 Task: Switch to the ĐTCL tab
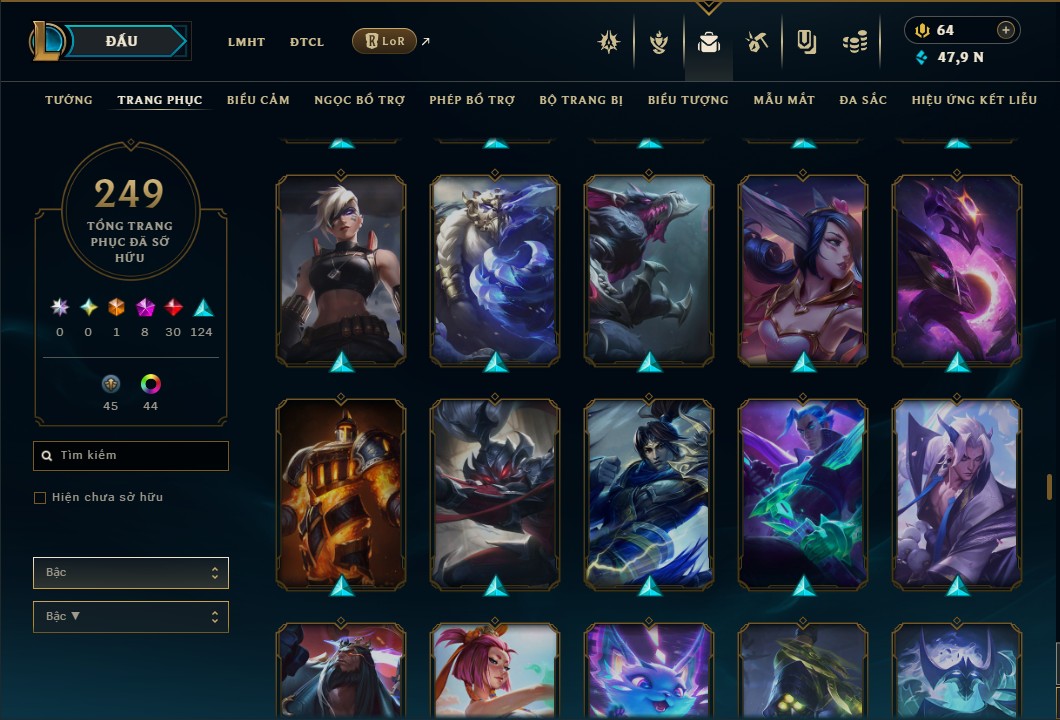(x=307, y=42)
